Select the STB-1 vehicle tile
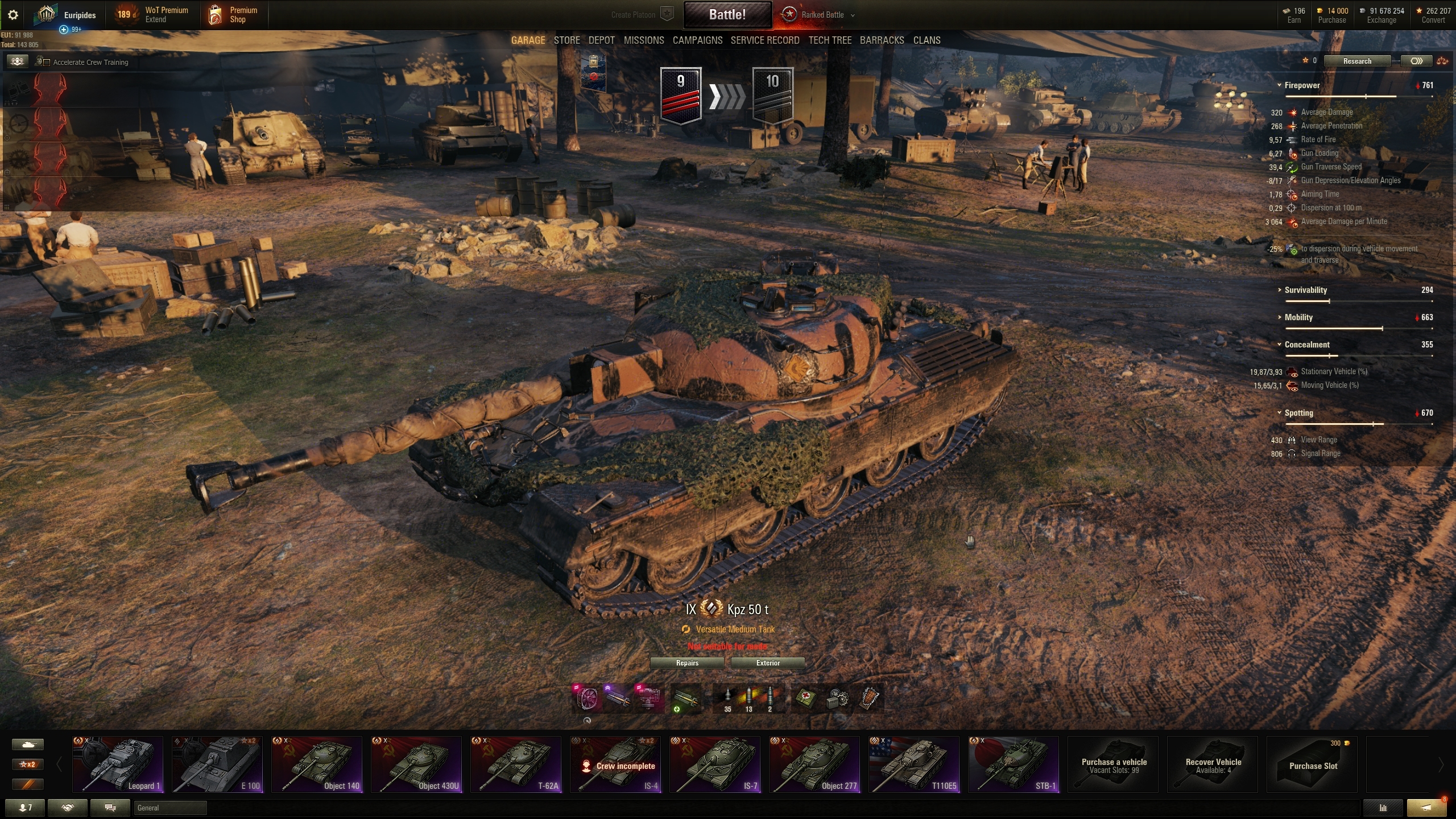This screenshot has width=1456, height=819. tap(1014, 764)
